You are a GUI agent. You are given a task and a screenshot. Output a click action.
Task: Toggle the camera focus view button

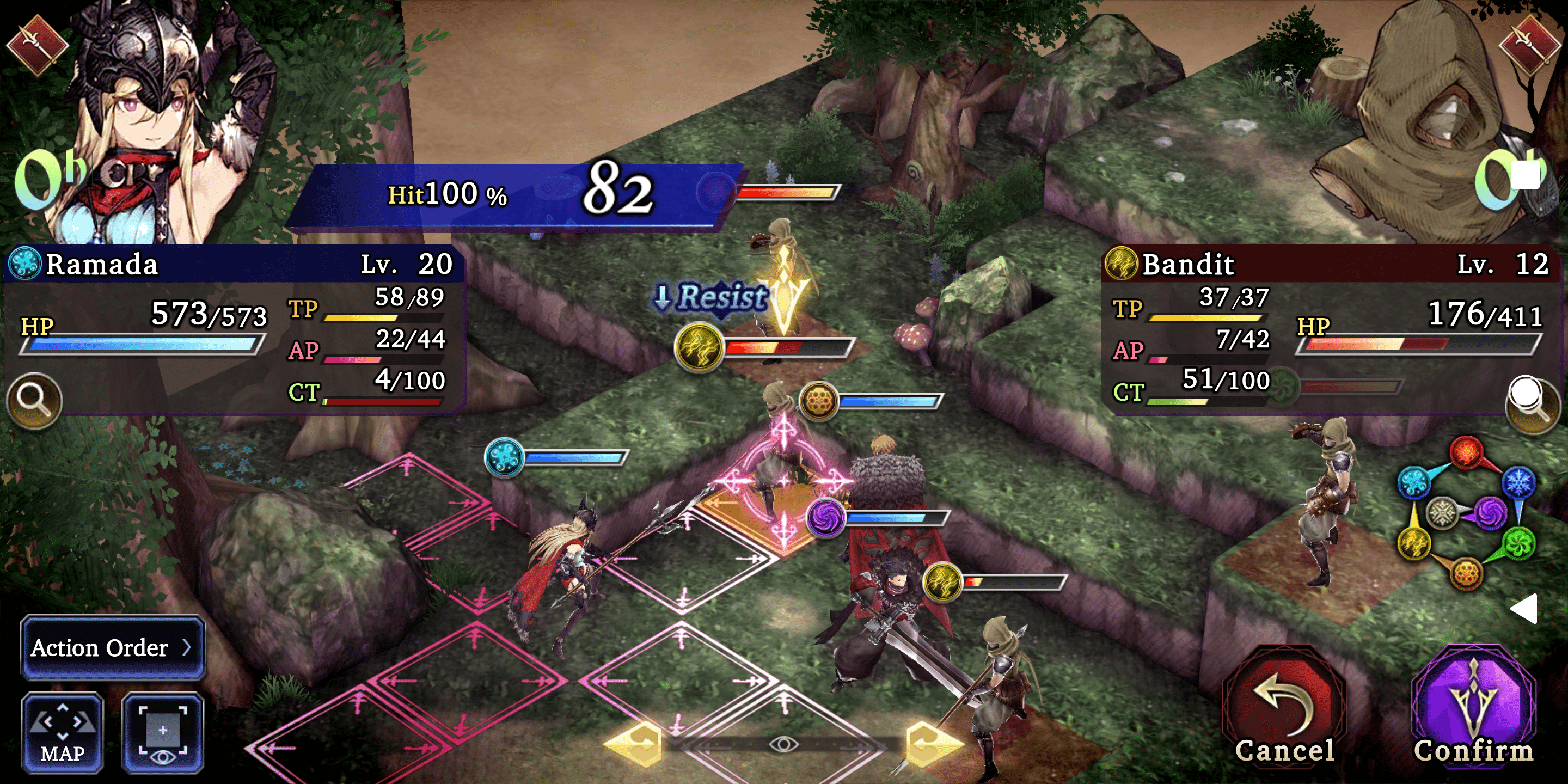click(x=163, y=732)
